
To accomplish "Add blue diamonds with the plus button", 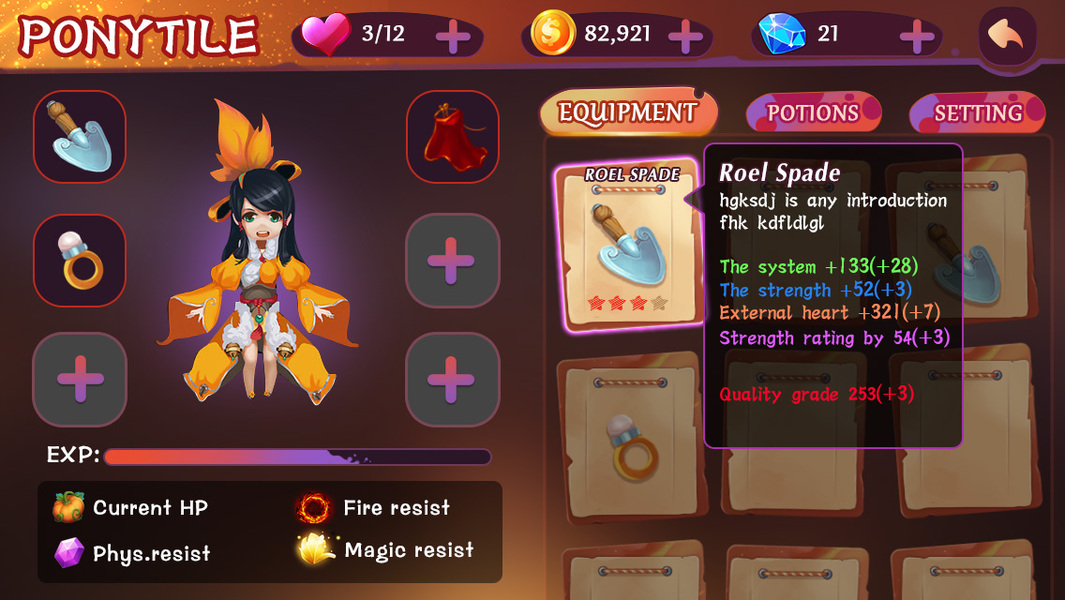I will coord(916,37).
